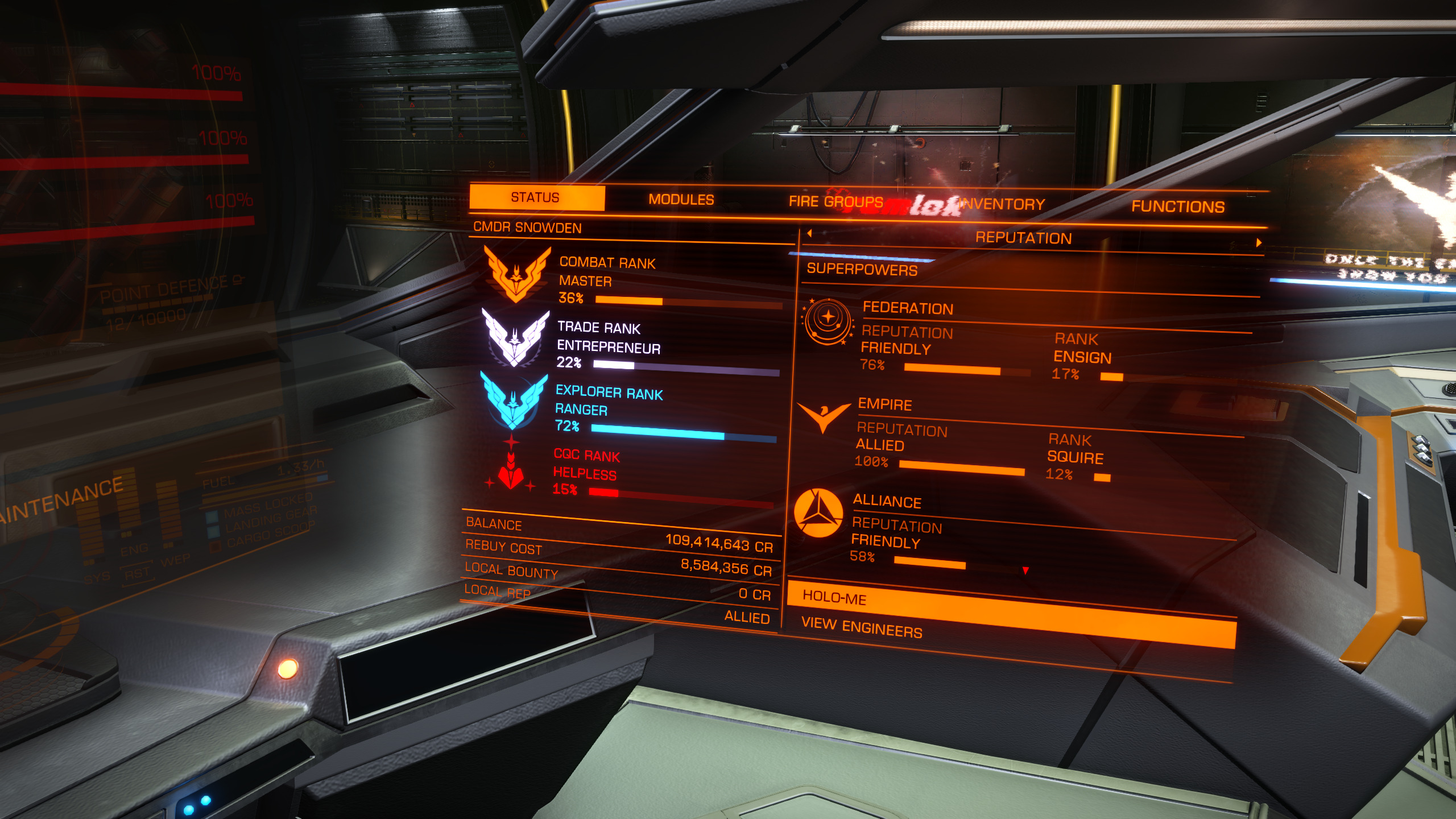This screenshot has width=1456, height=819.
Task: Choose View Engineers
Action: click(861, 627)
